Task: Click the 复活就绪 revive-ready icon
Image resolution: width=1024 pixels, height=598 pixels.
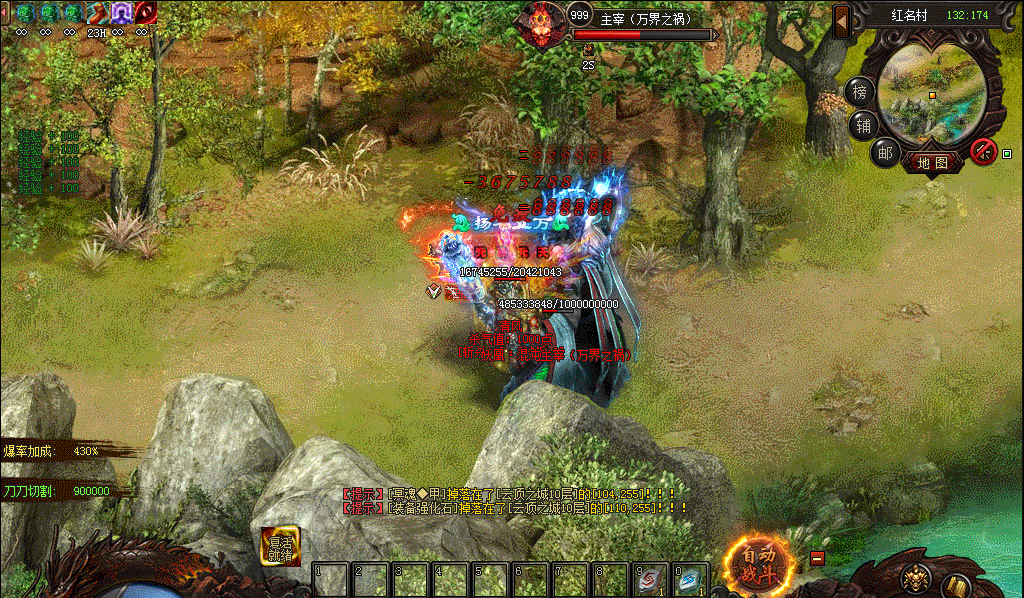Action: point(281,546)
